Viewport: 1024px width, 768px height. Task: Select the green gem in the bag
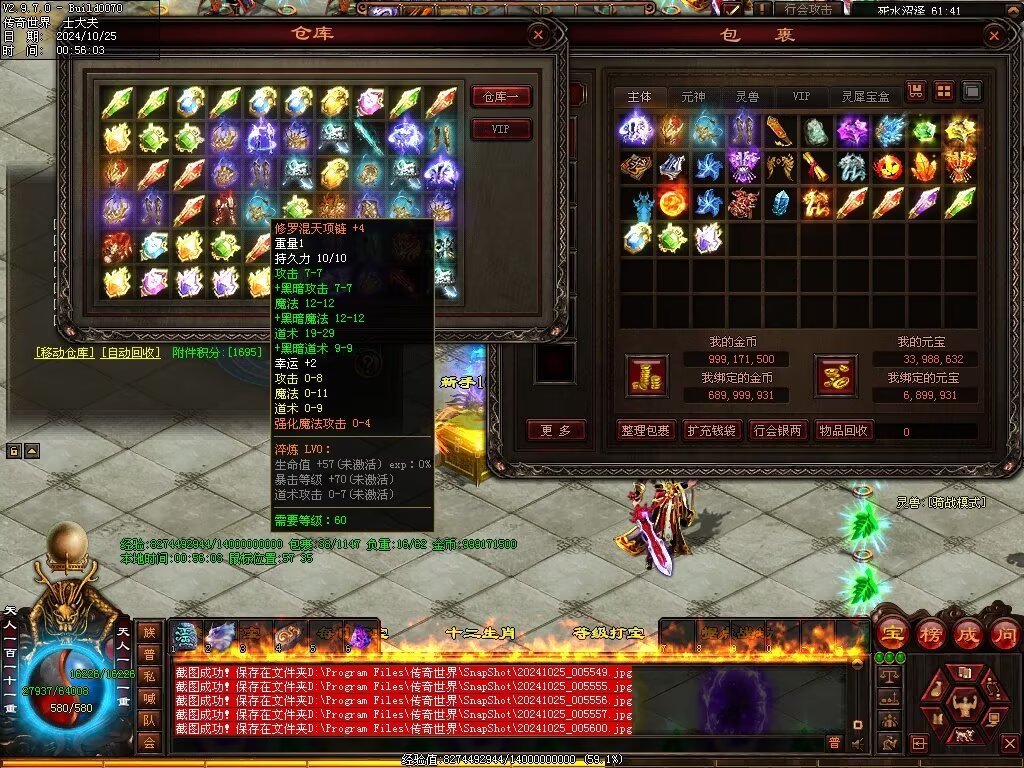pyautogui.click(x=924, y=131)
